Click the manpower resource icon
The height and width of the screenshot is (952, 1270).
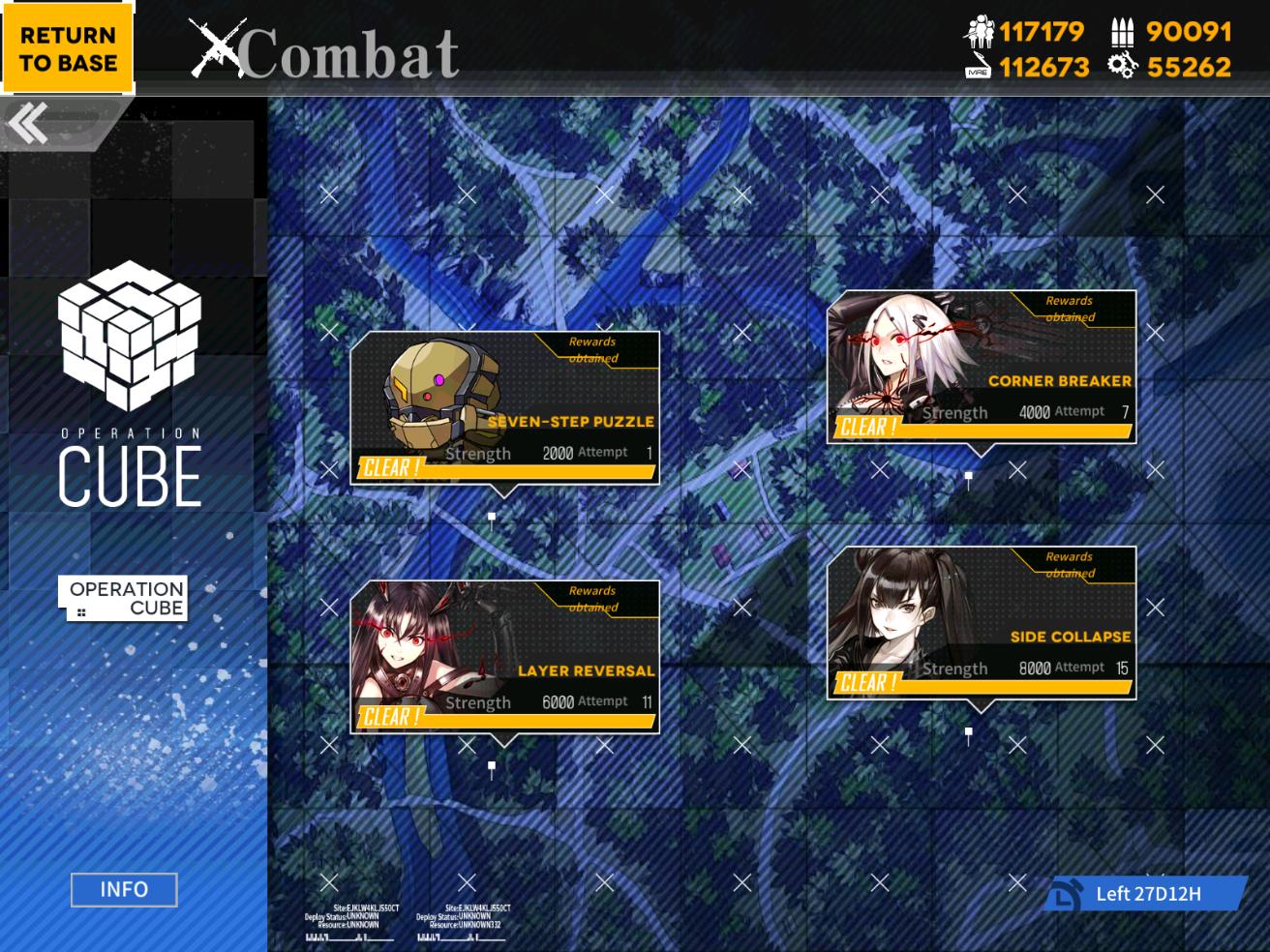[x=982, y=32]
